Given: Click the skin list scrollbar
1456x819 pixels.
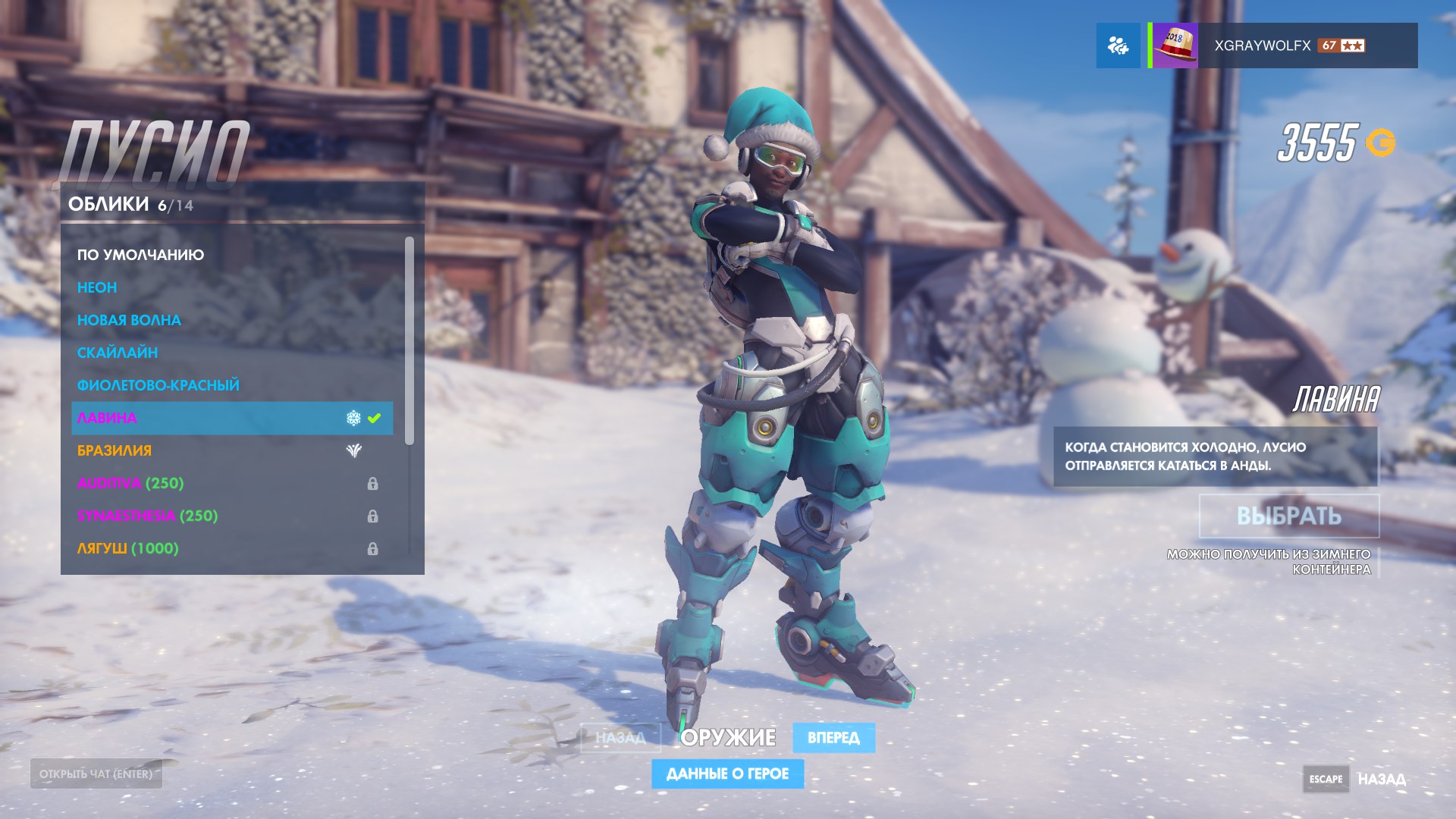Looking at the screenshot, I should (x=409, y=341).
